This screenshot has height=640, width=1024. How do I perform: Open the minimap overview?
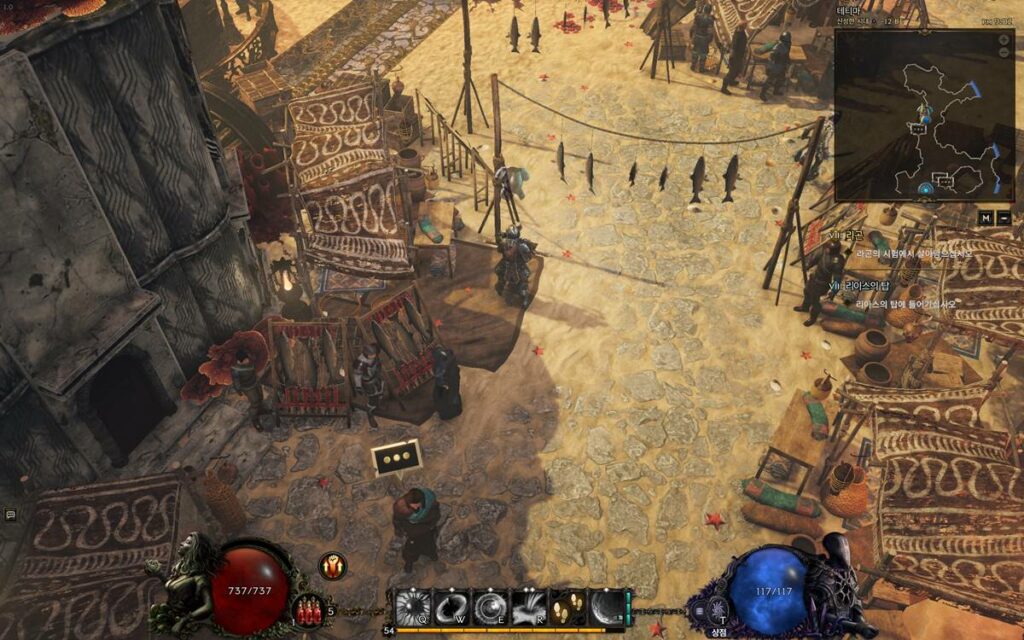click(x=924, y=115)
